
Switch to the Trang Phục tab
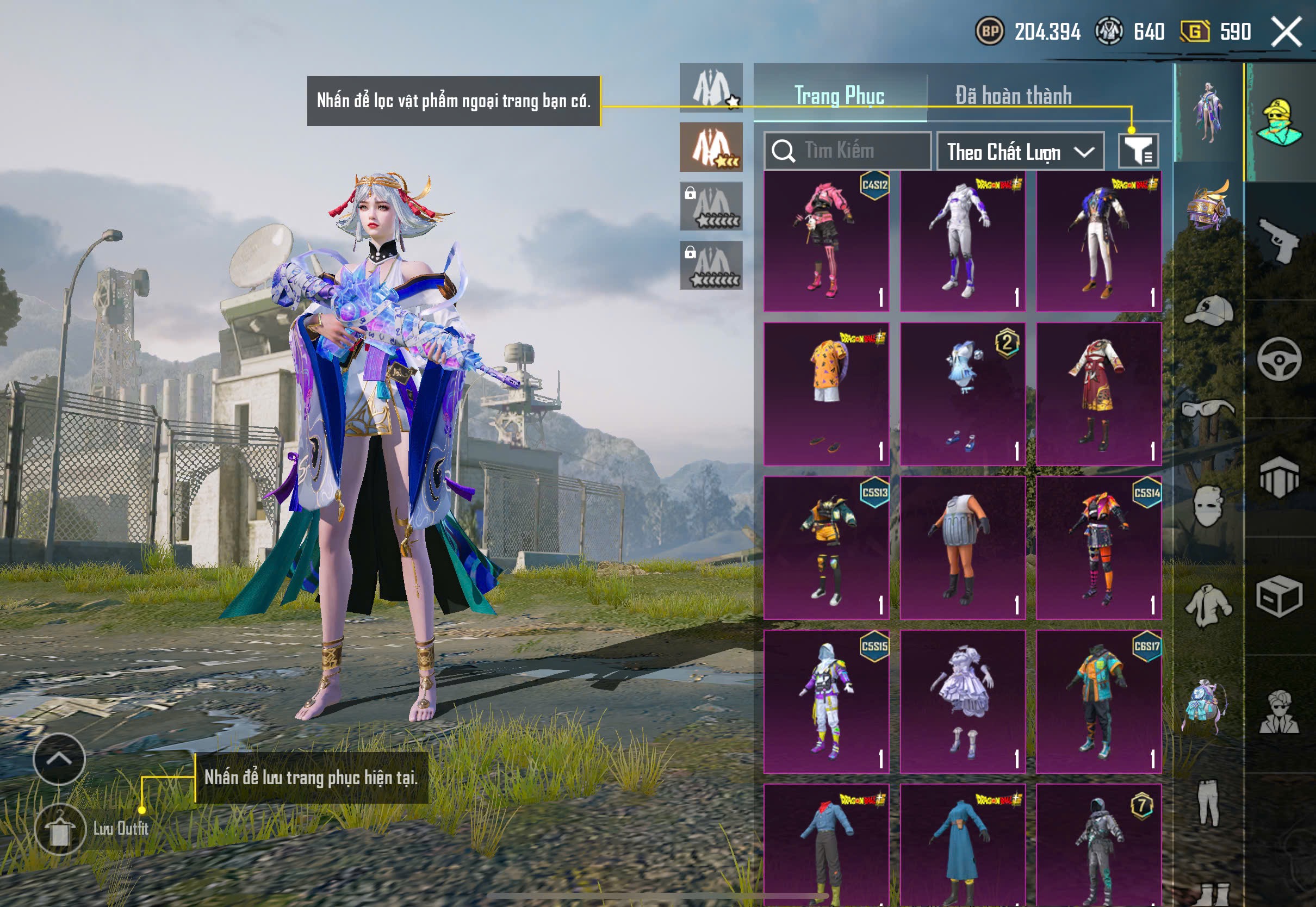pos(839,95)
